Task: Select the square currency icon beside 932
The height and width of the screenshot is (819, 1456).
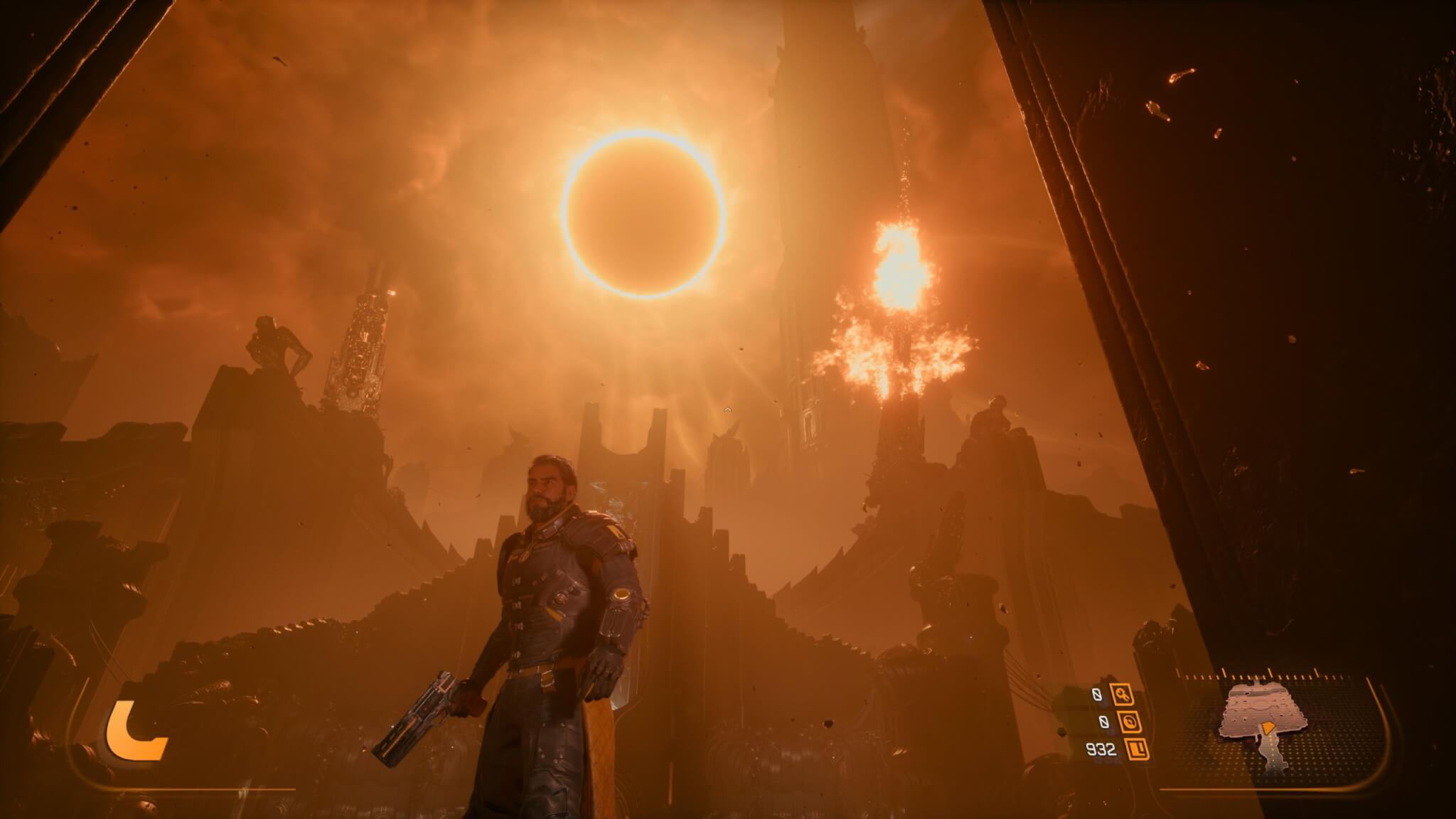Action: (x=1137, y=749)
